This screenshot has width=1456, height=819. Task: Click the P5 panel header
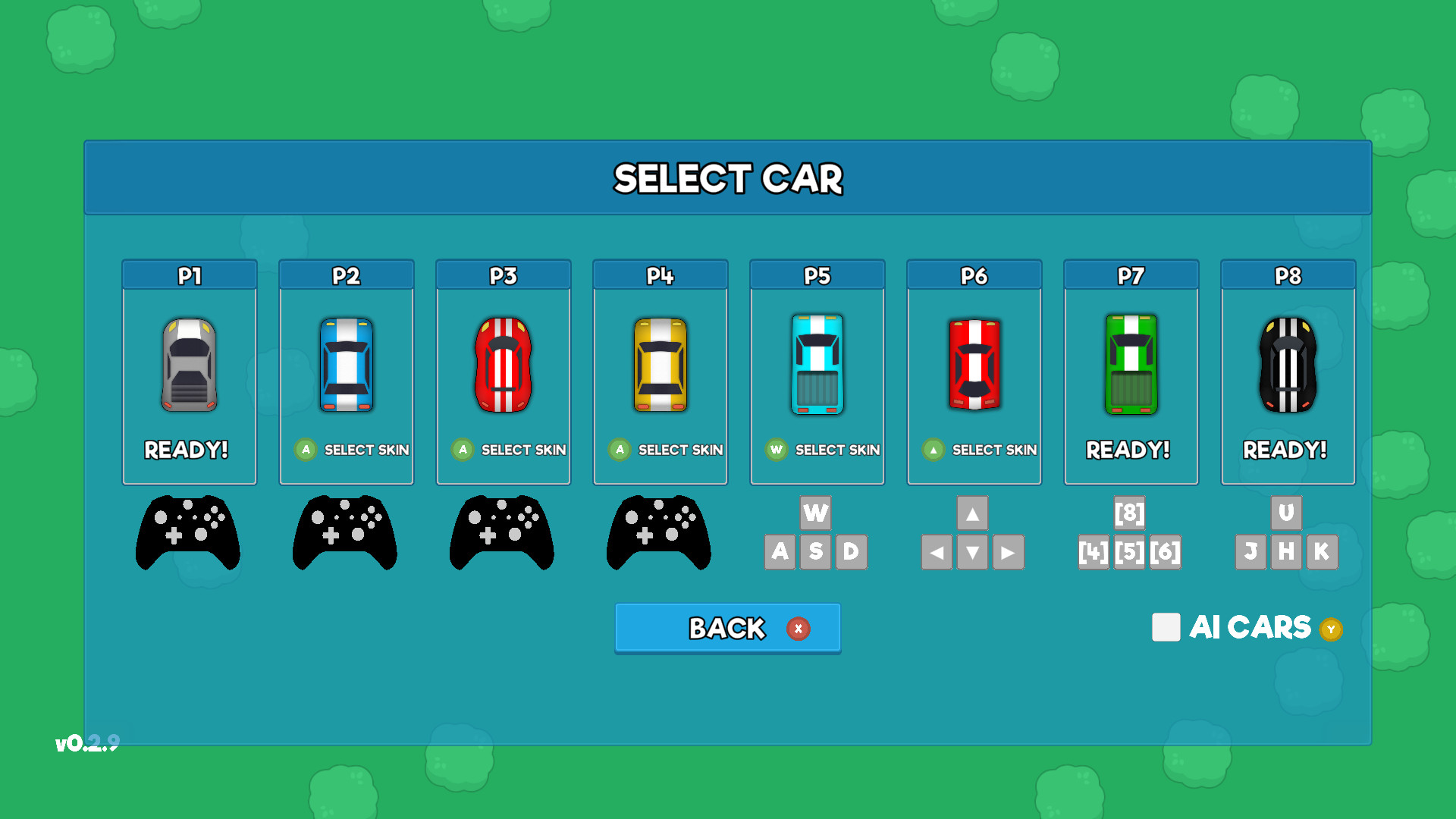(x=817, y=275)
